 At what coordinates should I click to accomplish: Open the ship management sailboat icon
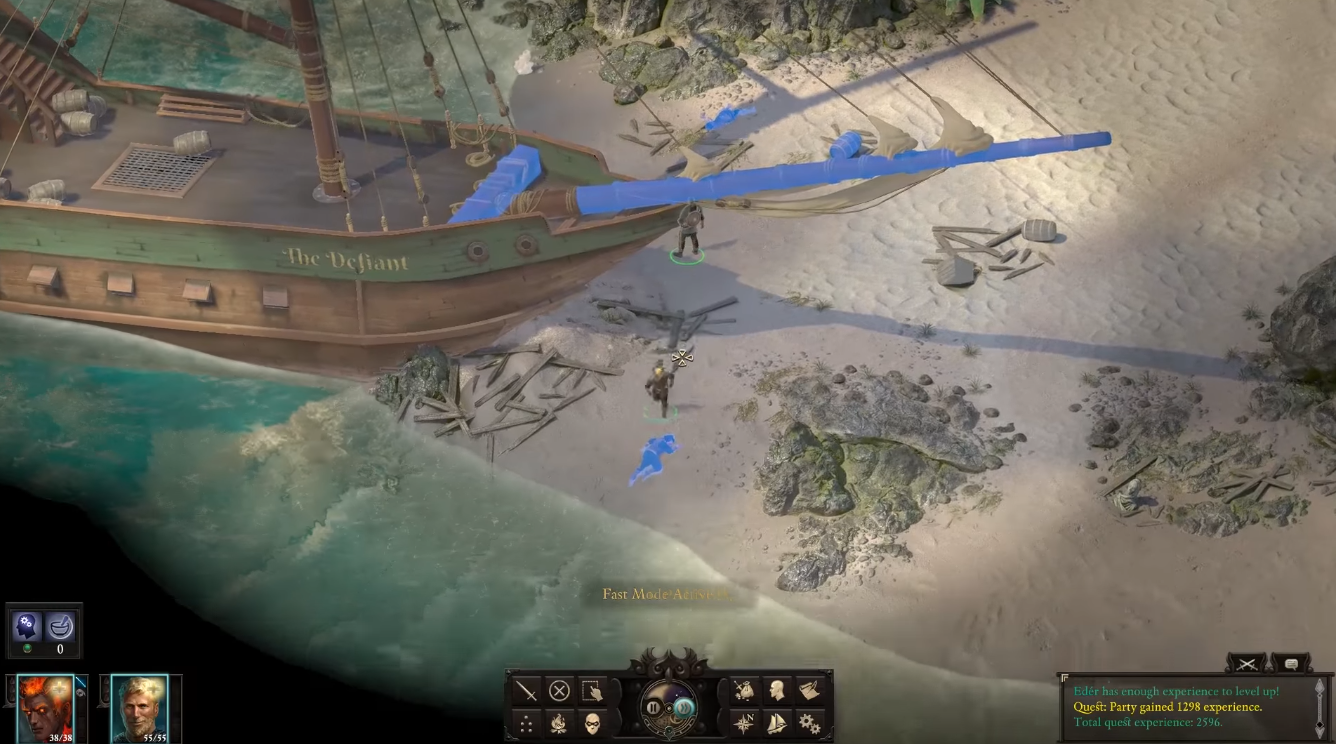click(777, 723)
